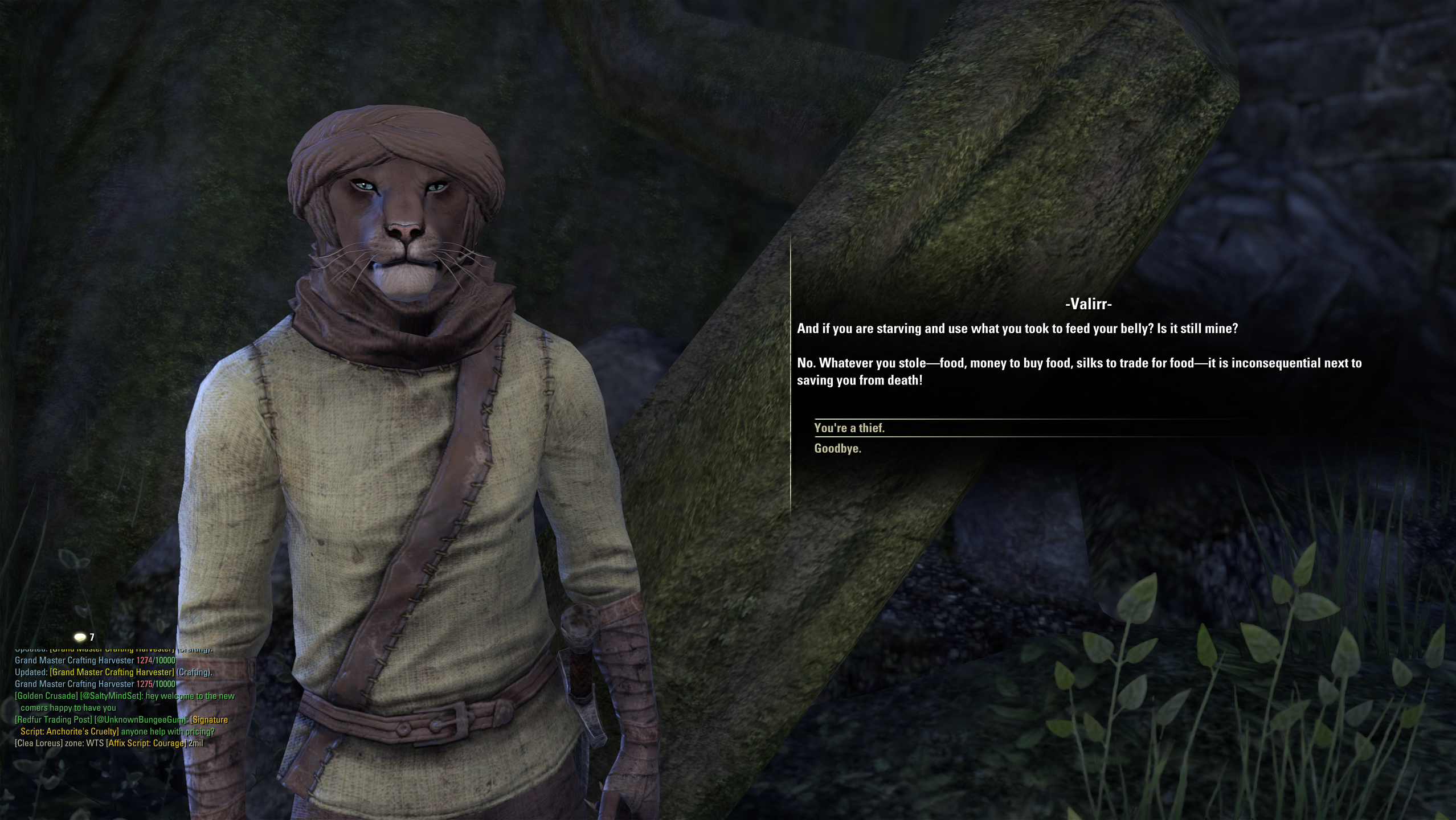Select the Golden Crusade guild channel tag
The width and height of the screenshot is (1456, 820).
click(46, 696)
